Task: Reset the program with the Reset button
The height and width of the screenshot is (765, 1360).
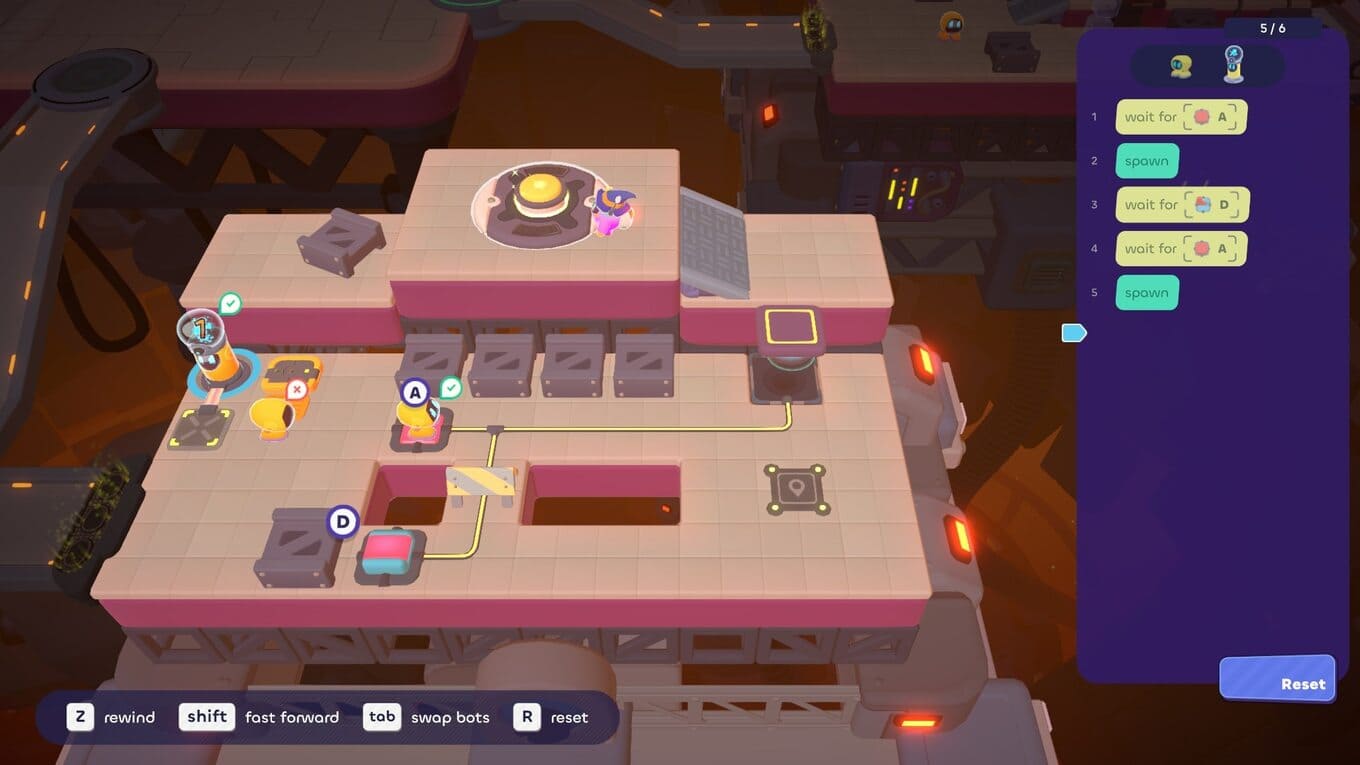Action: coord(1277,680)
